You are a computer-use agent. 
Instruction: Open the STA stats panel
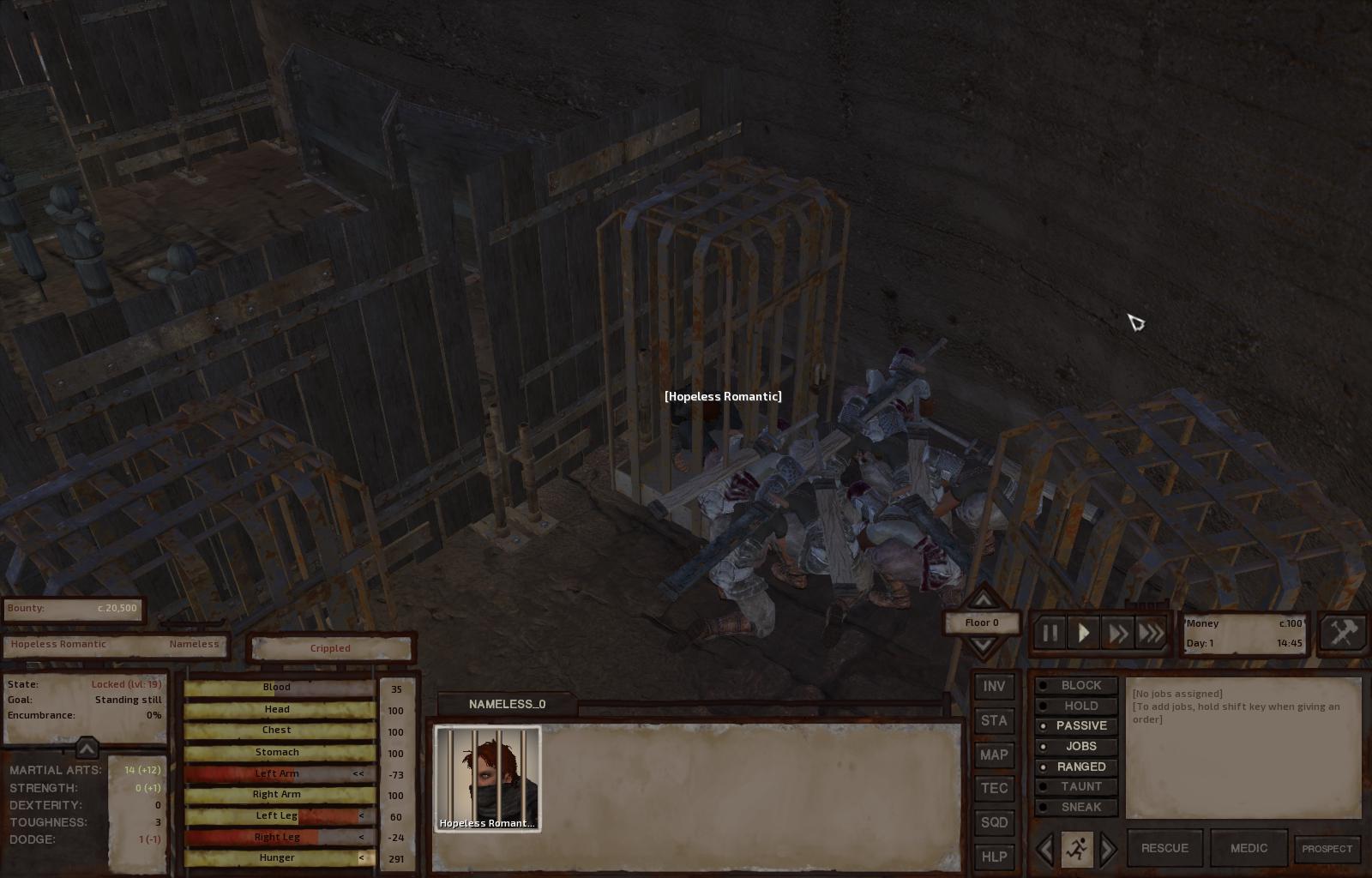[994, 721]
